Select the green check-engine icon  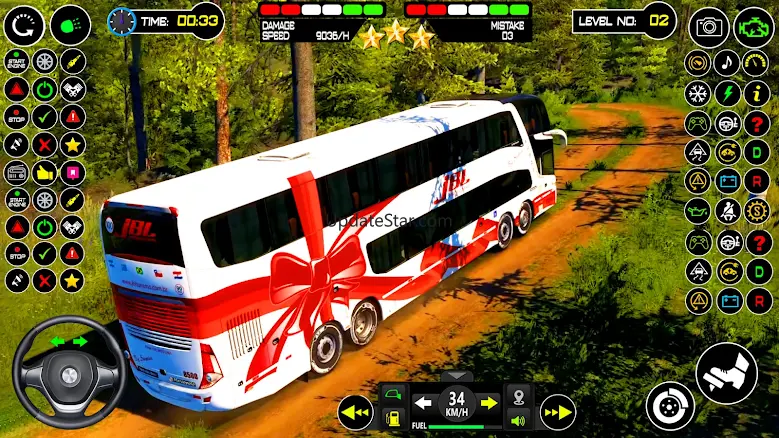pyautogui.click(x=753, y=26)
